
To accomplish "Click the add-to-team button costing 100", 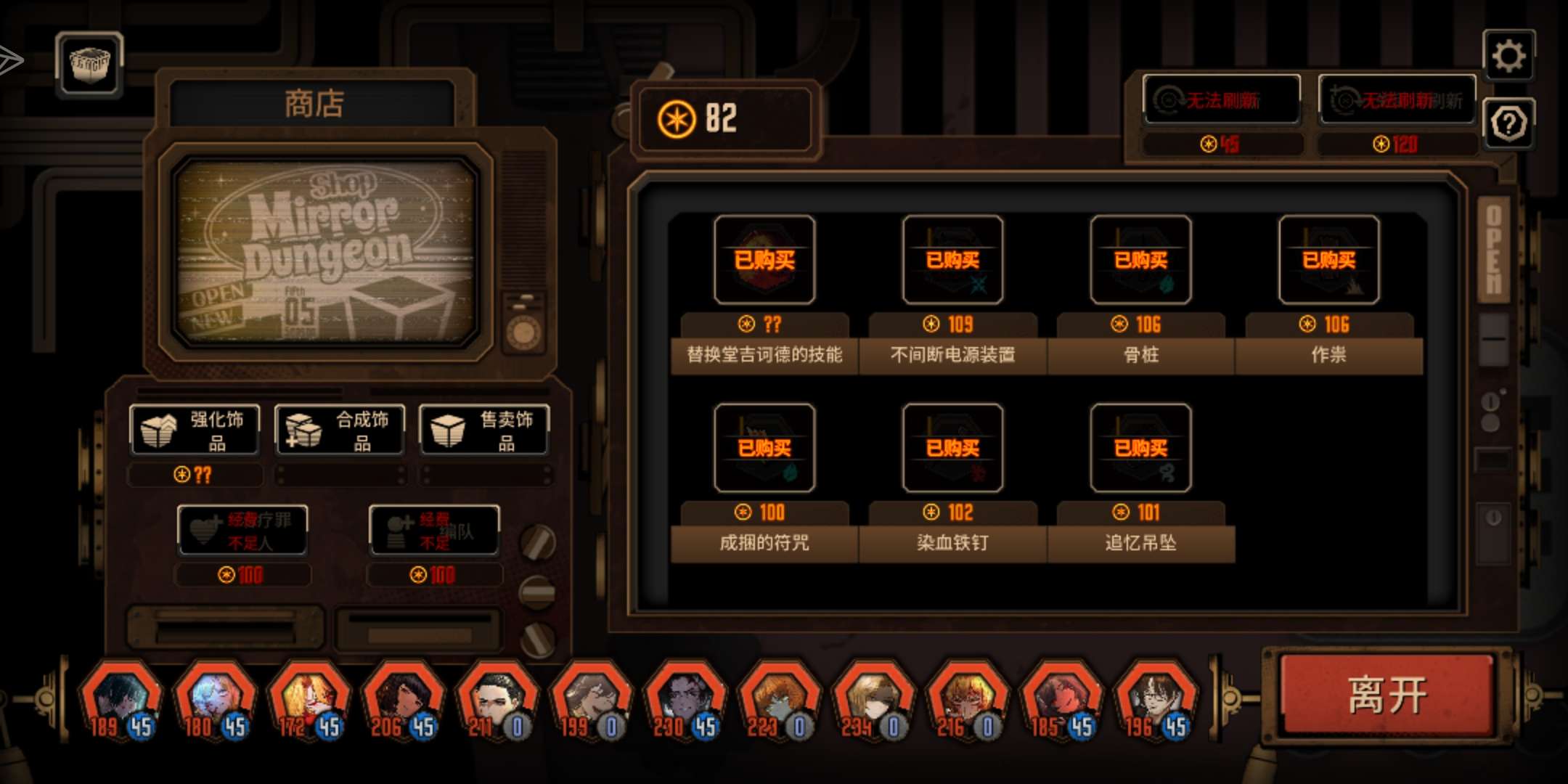I will 433,531.
